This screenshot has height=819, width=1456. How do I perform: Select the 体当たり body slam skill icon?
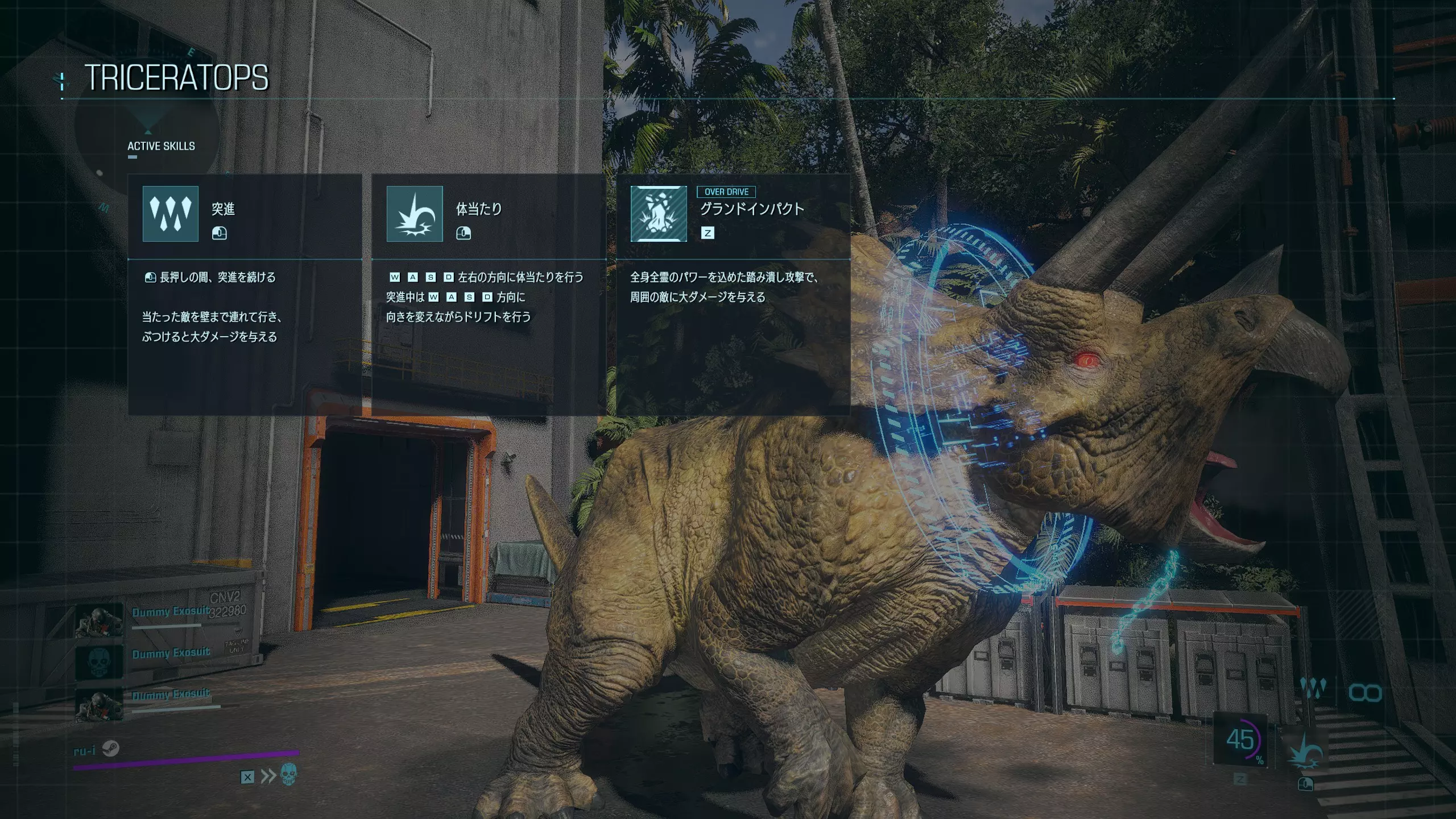point(415,214)
